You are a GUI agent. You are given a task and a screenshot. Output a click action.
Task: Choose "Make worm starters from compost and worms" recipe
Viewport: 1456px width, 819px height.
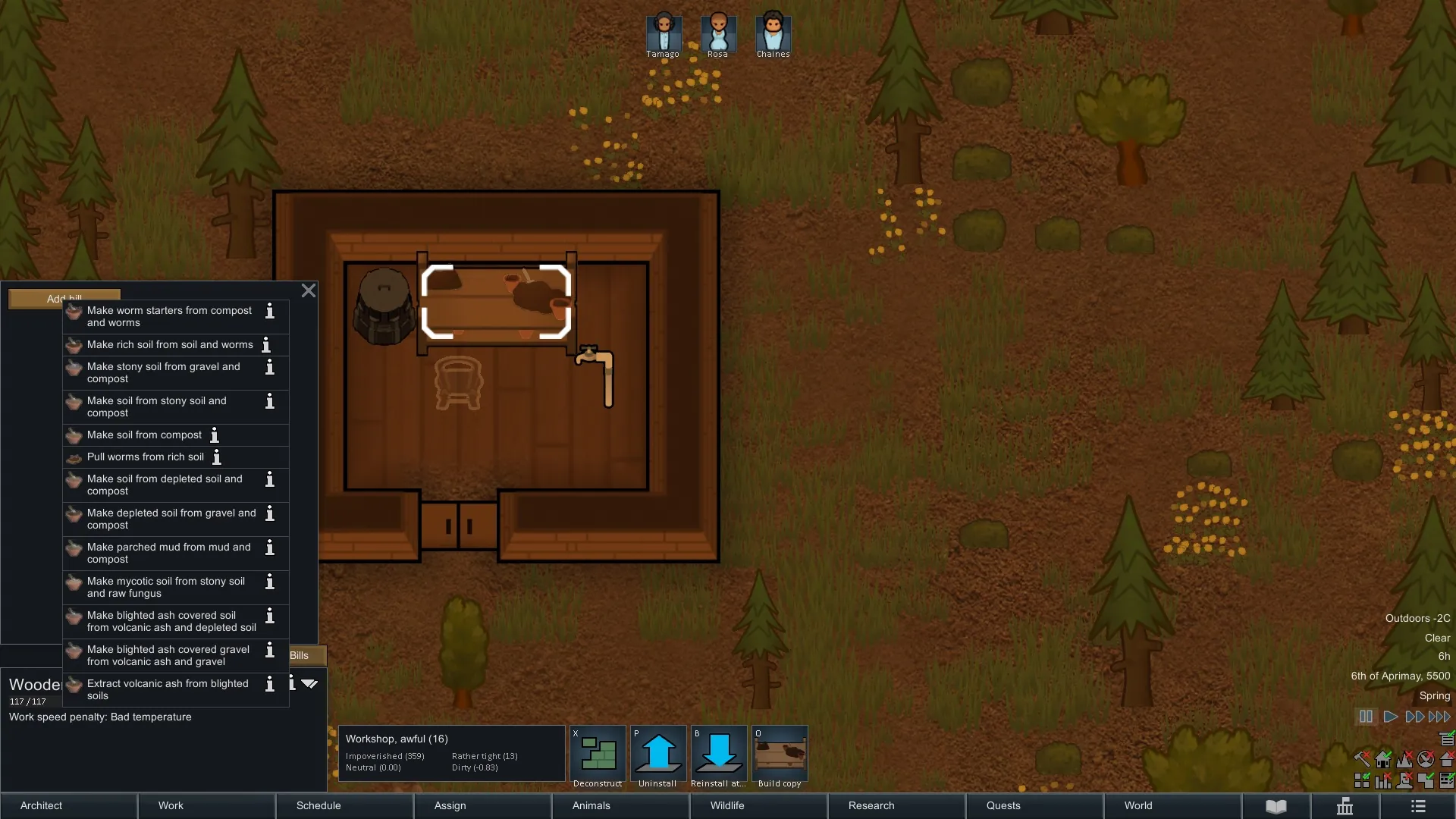(x=168, y=316)
